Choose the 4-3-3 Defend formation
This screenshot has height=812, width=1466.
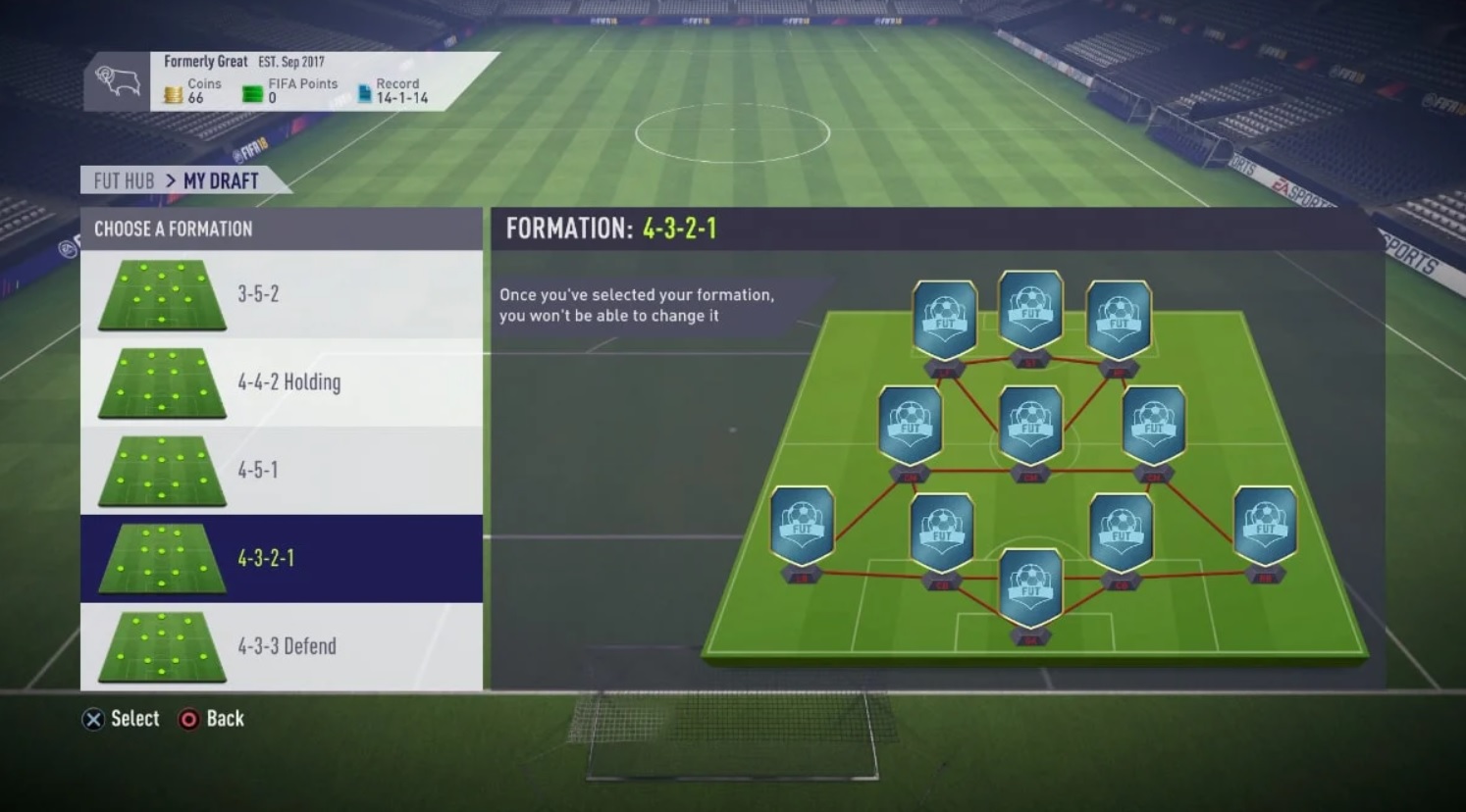[x=281, y=646]
